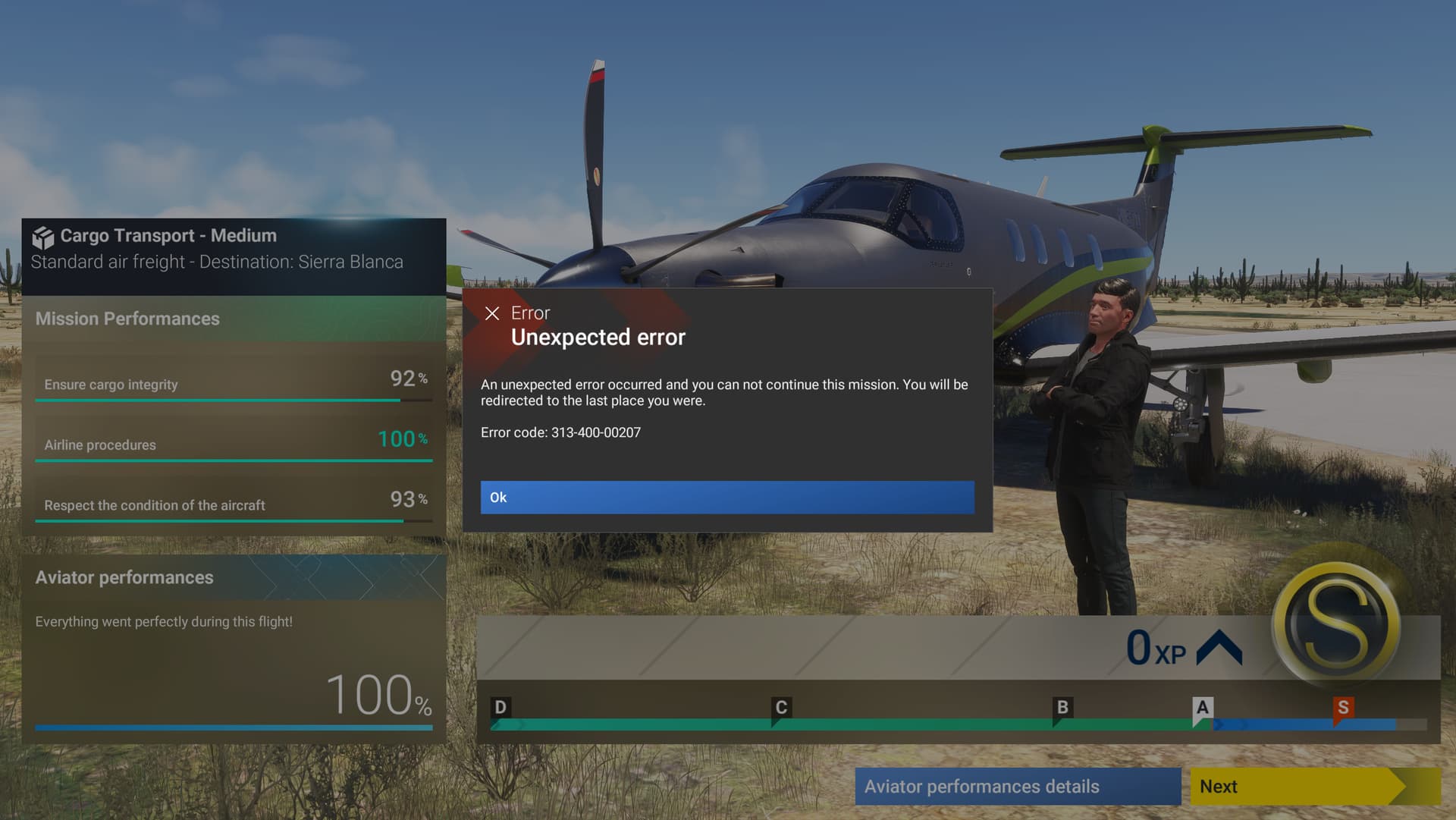Click the 0 XP counter display

click(1158, 647)
